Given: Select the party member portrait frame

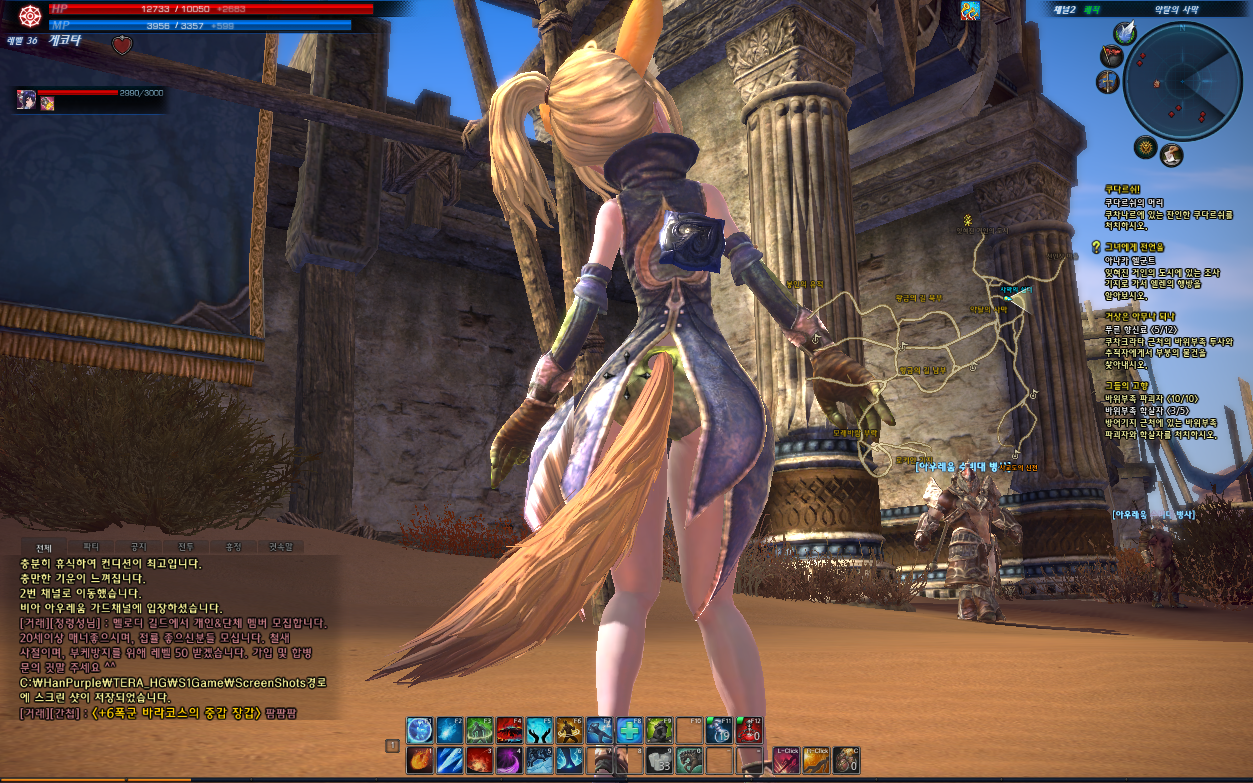Looking at the screenshot, I should [27, 99].
